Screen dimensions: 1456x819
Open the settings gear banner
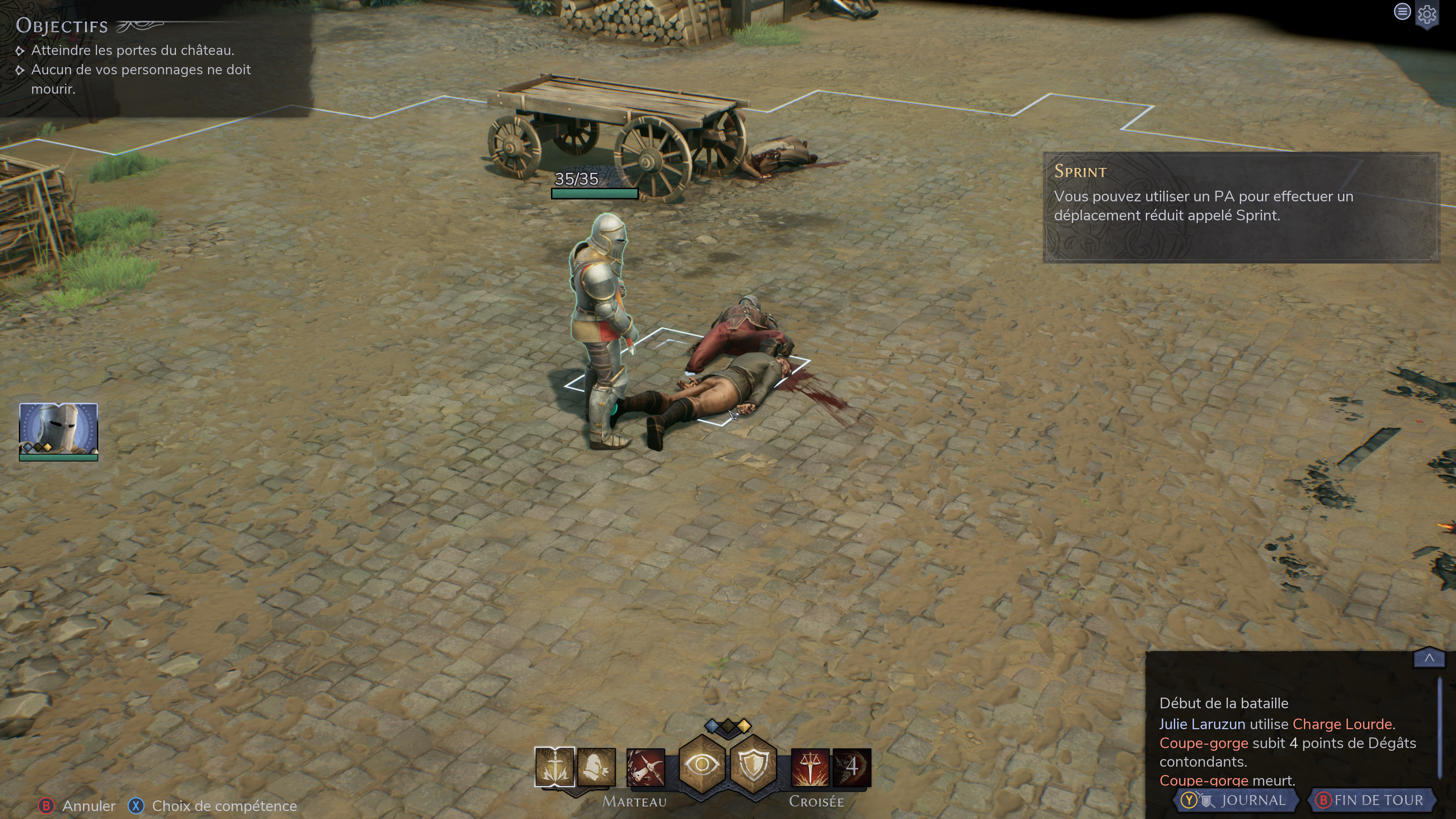(x=1427, y=15)
